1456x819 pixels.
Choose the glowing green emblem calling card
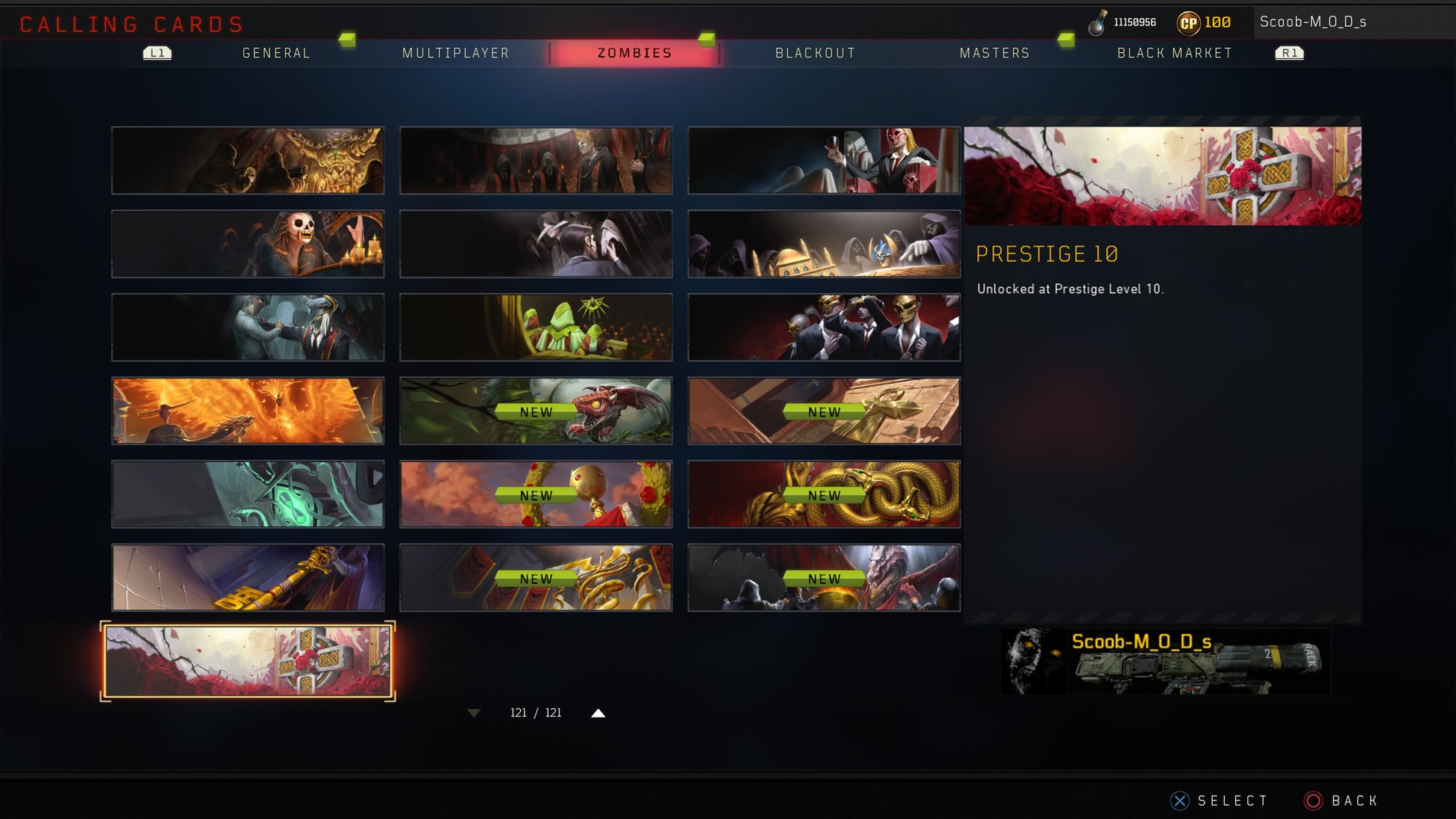coord(248,494)
